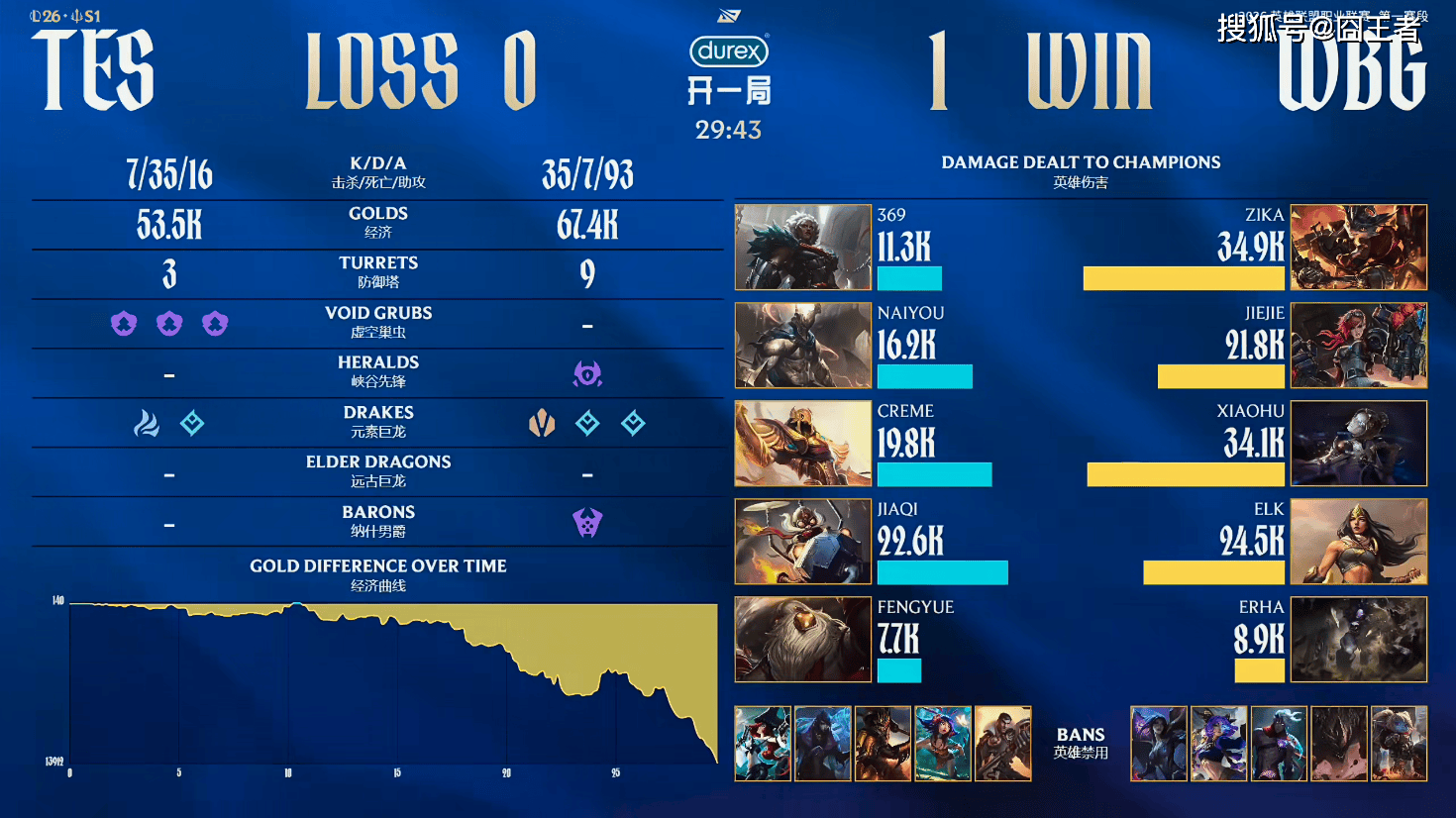Click the Durex sponsor logo
1456x818 pixels.
tap(729, 51)
